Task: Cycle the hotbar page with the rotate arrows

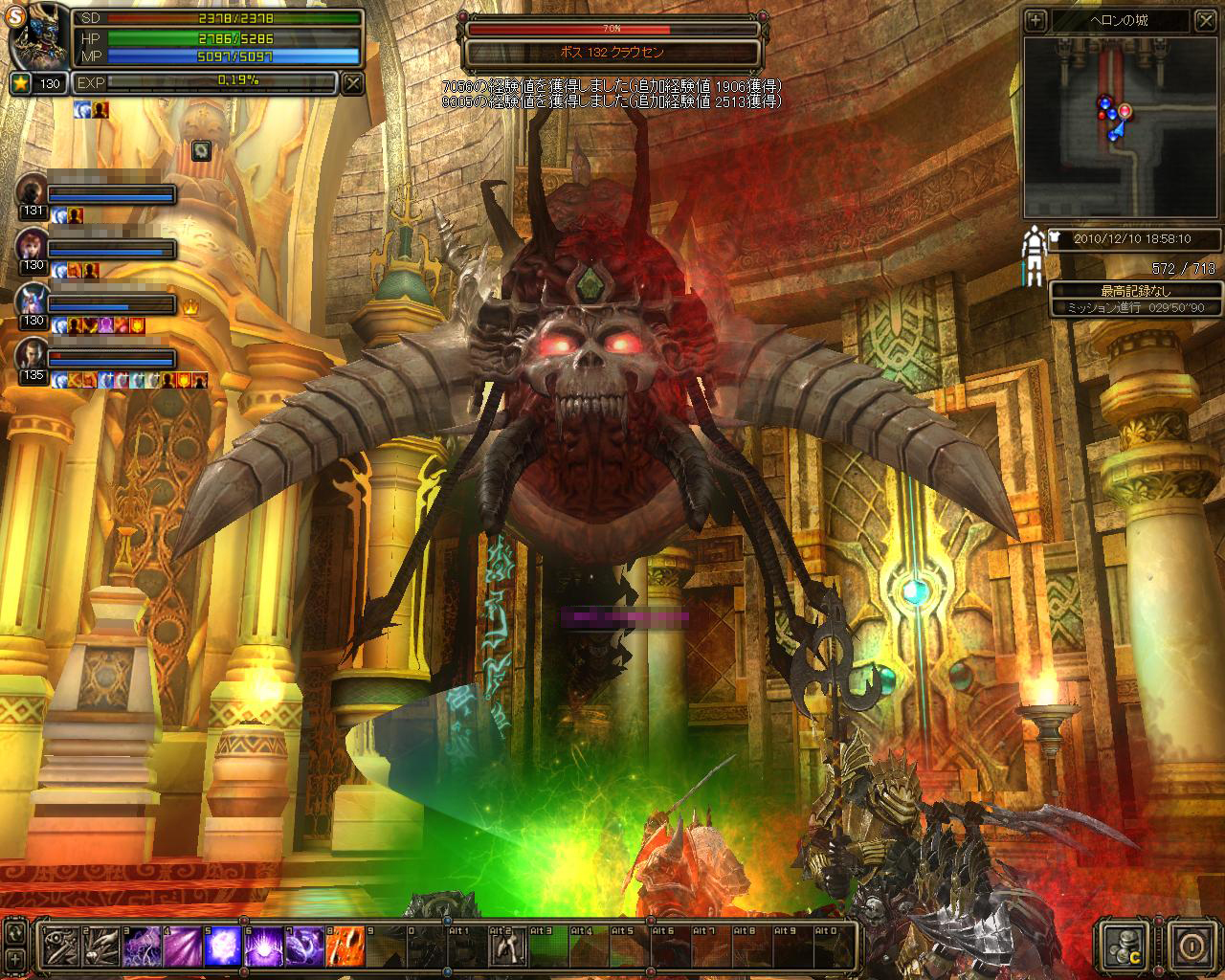Action: [15, 930]
